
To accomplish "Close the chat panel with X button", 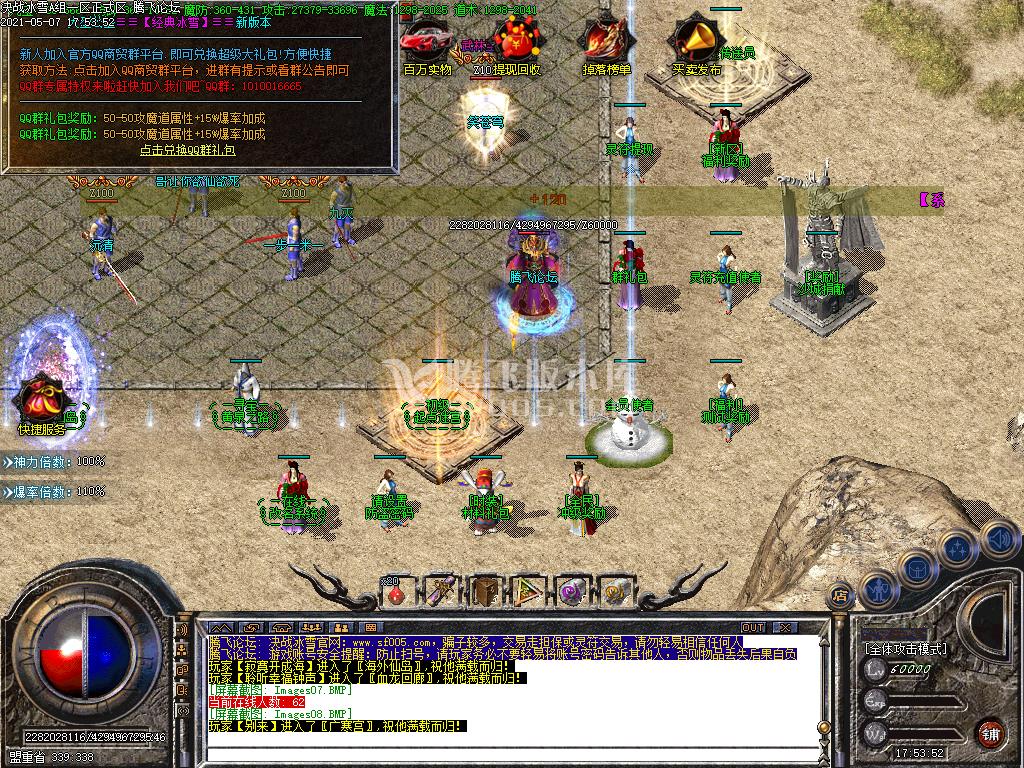I will coord(786,627).
